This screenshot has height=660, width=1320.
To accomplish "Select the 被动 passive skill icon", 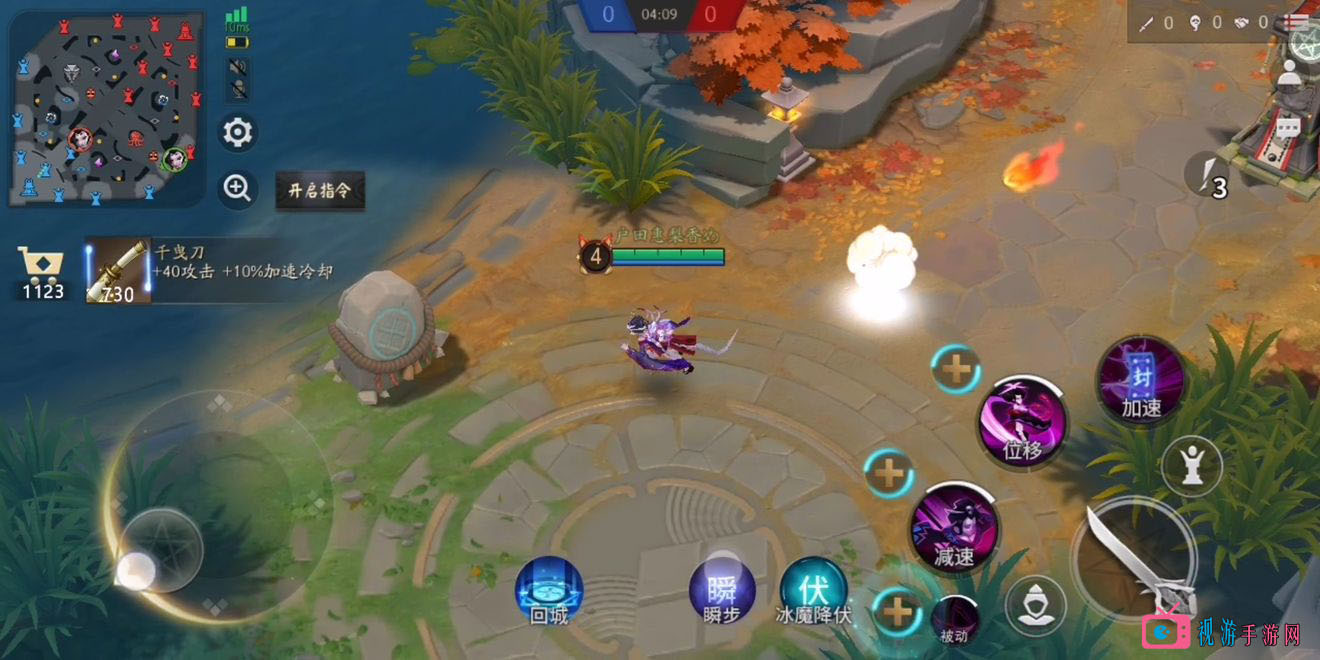I will (955, 619).
